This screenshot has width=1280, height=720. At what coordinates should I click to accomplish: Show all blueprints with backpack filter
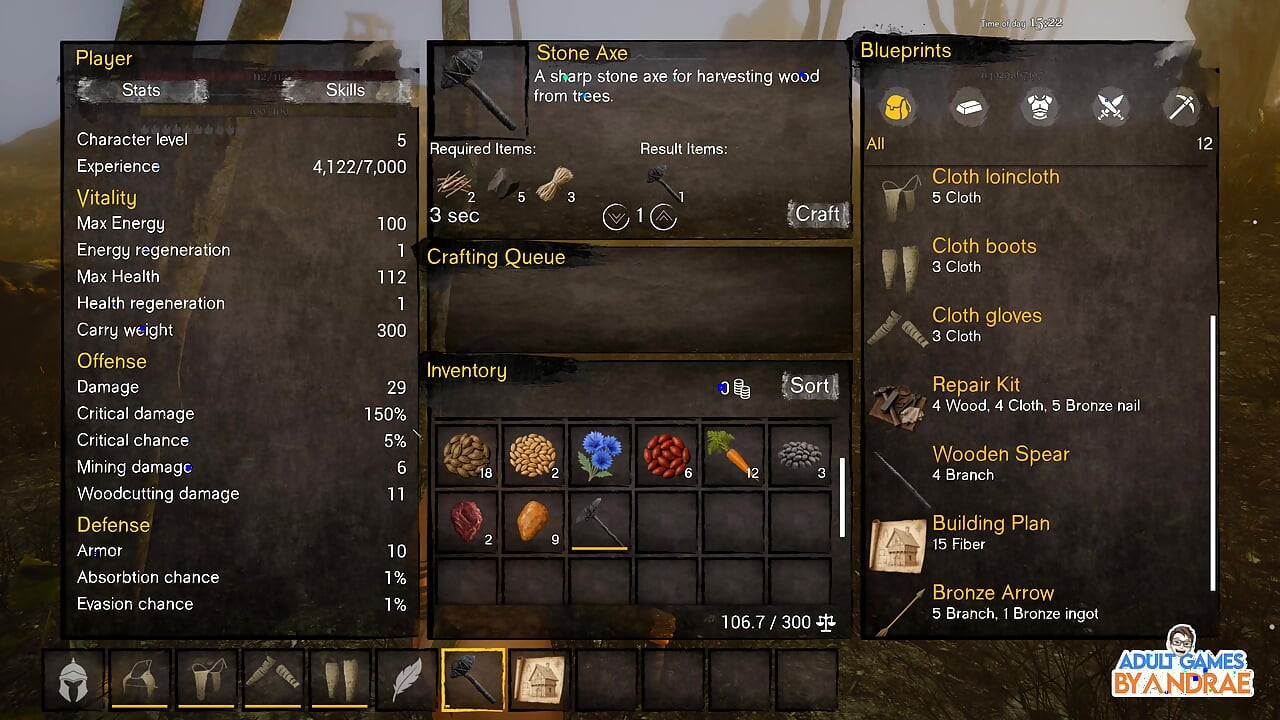point(897,107)
